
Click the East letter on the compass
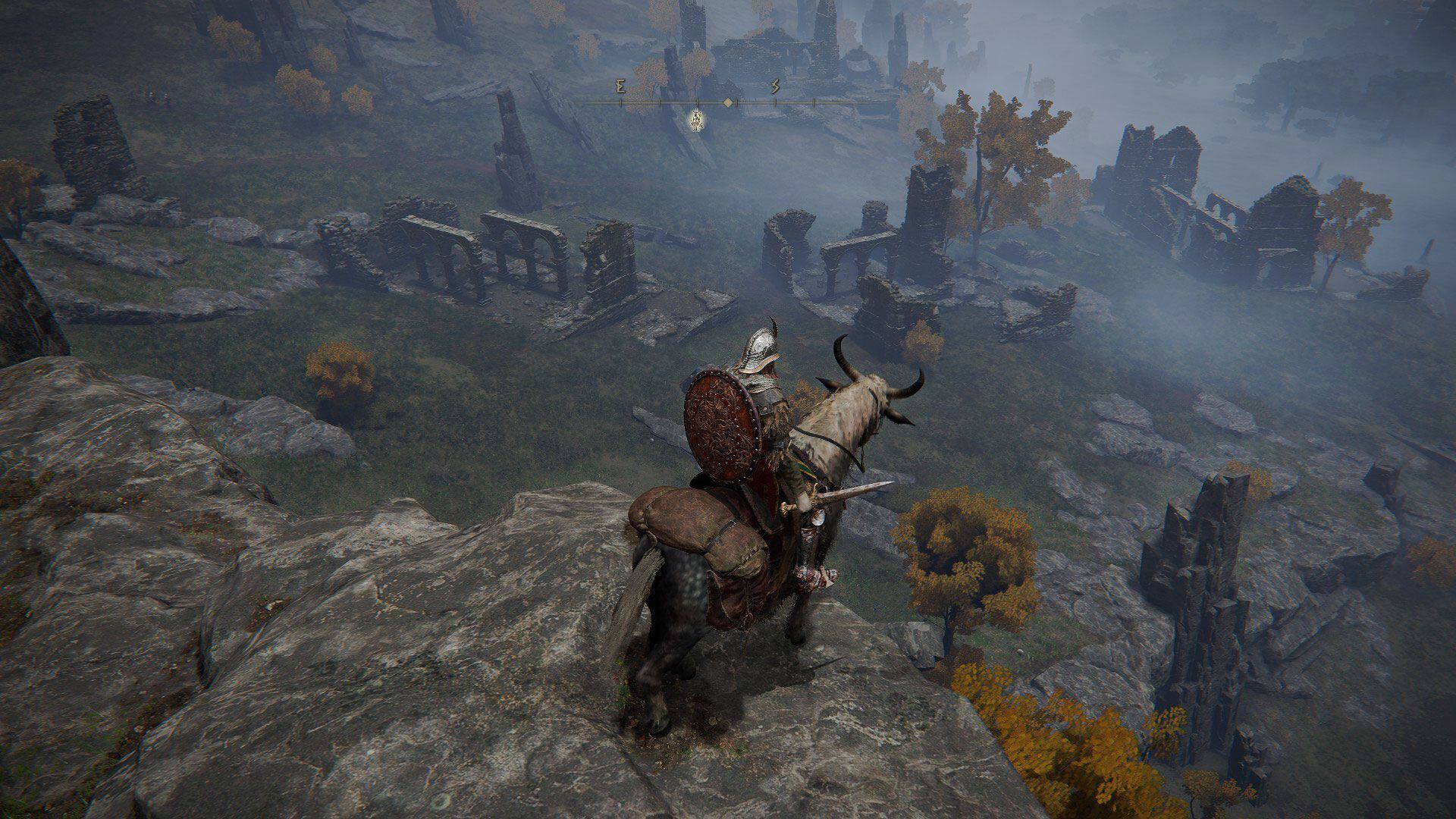pyautogui.click(x=621, y=87)
